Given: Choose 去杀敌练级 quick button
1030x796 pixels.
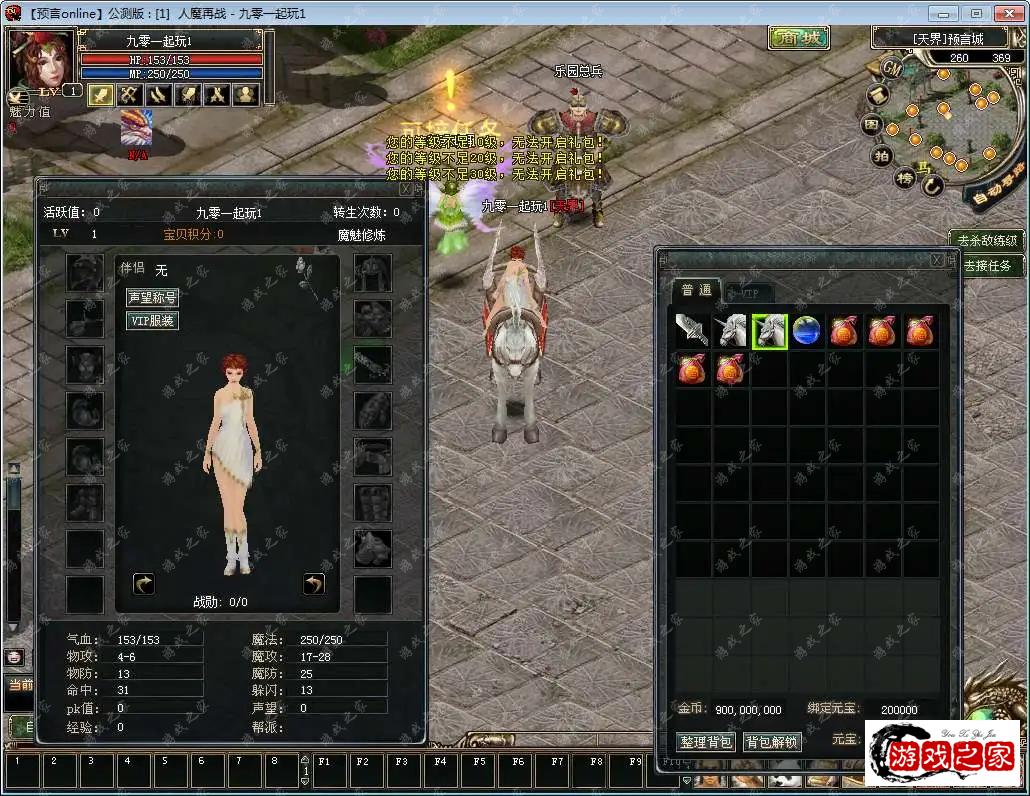Looking at the screenshot, I should (987, 240).
